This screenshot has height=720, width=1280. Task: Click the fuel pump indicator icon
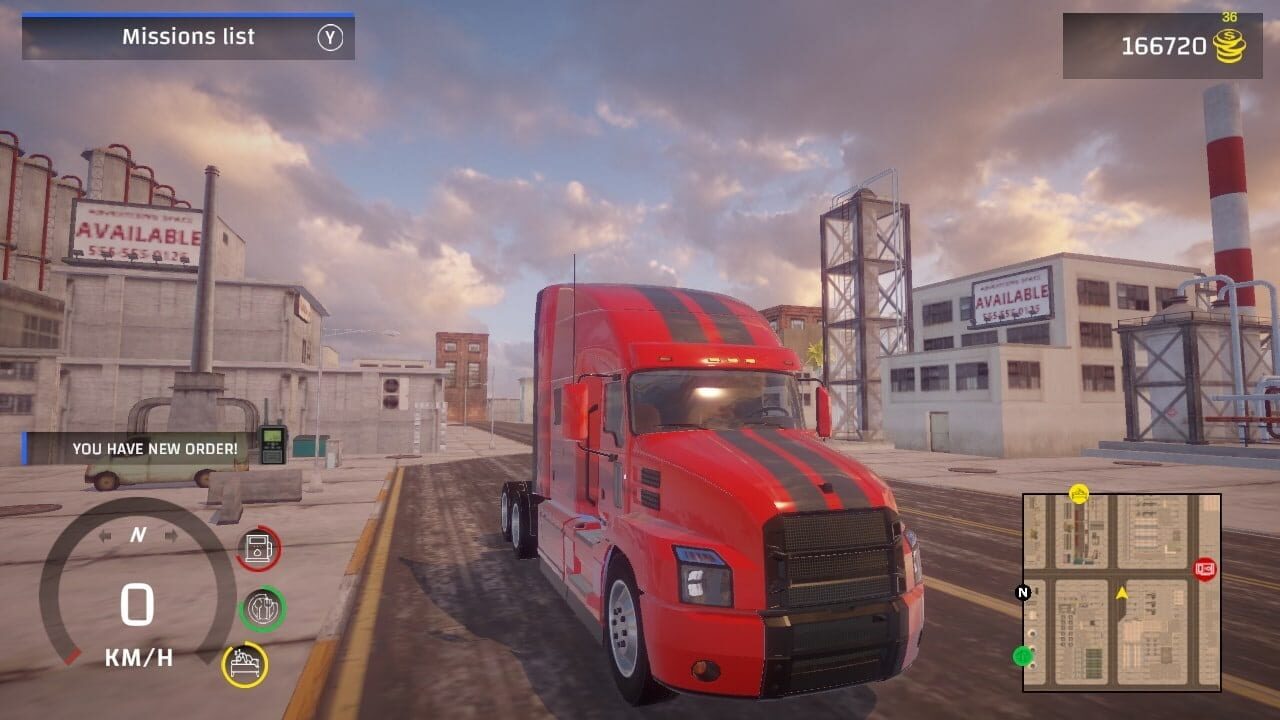tap(257, 548)
